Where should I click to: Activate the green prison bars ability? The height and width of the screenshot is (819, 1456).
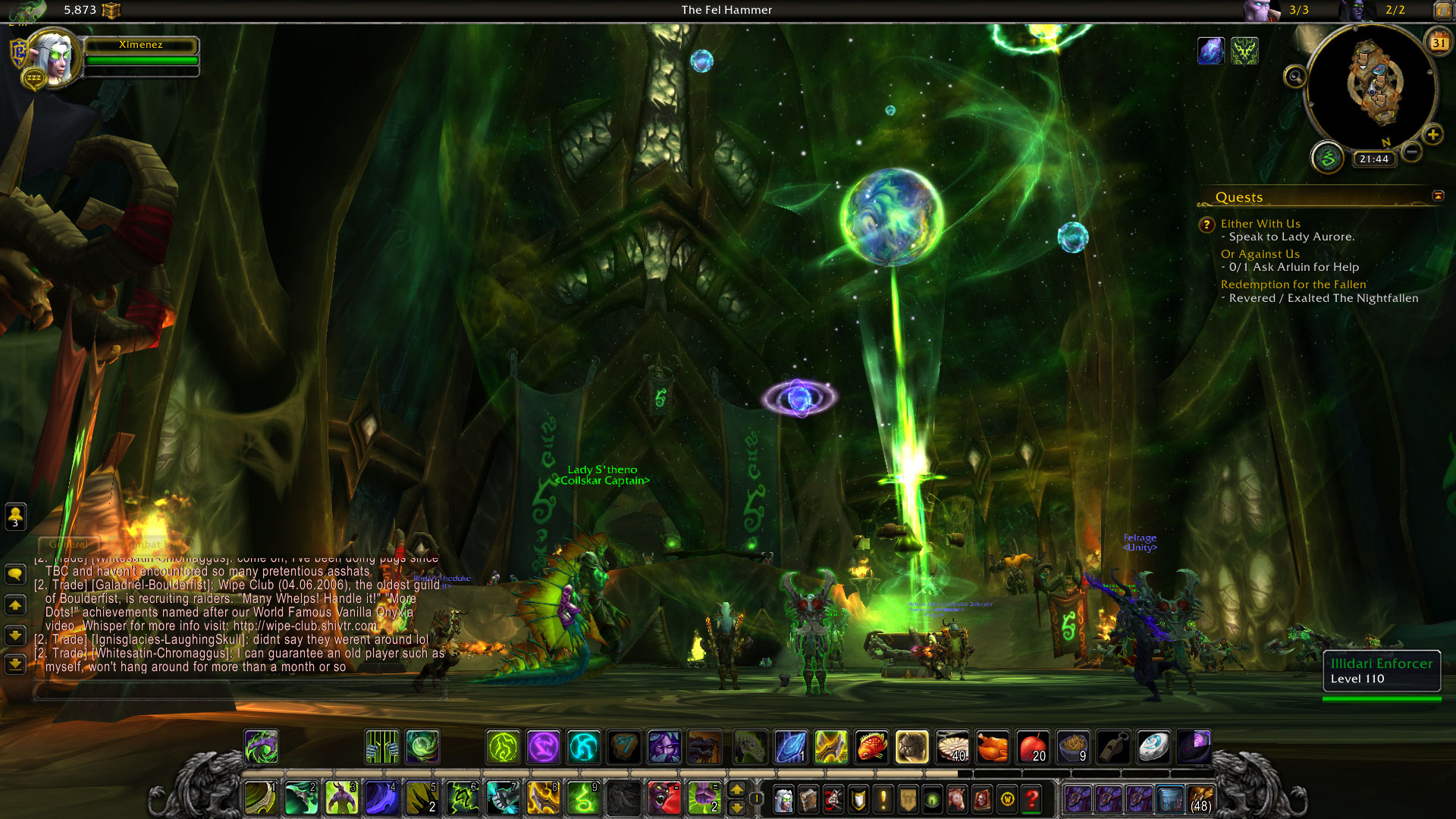point(381,748)
